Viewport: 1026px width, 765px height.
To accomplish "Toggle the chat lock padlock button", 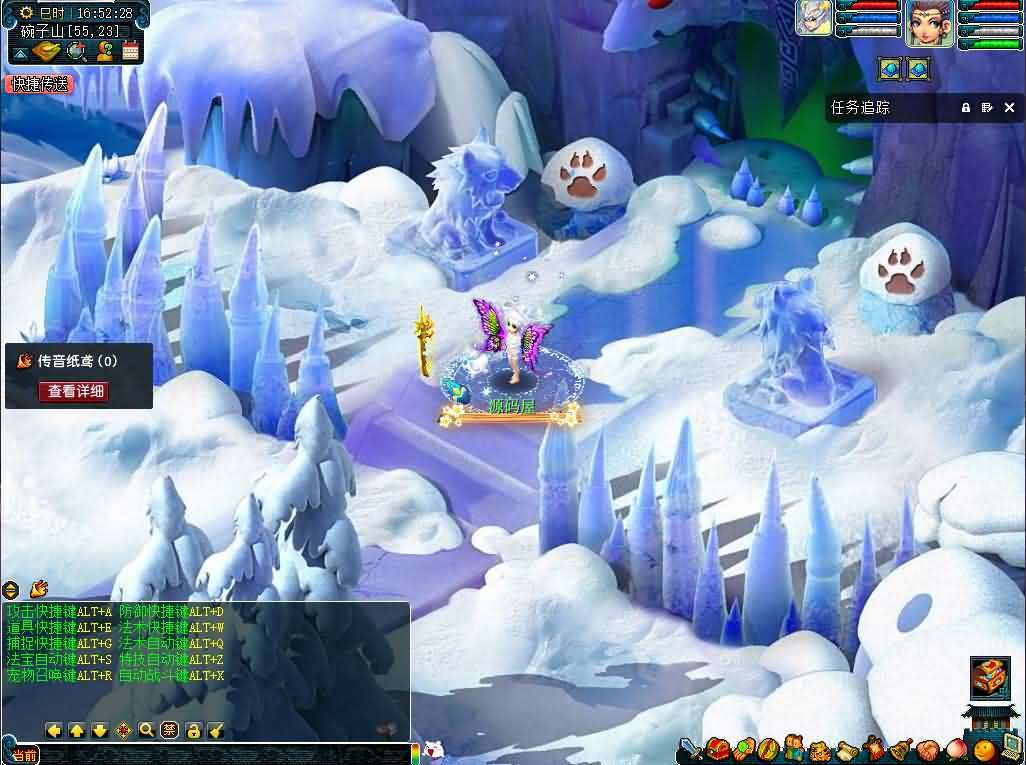I will click(x=193, y=730).
